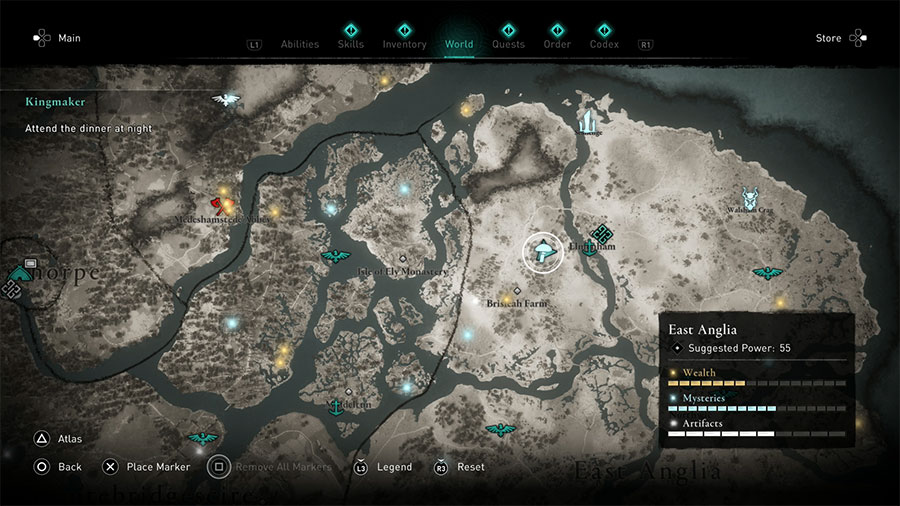Select the Brisleah Farm location marker
The width and height of the screenshot is (900, 506).
tap(517, 291)
